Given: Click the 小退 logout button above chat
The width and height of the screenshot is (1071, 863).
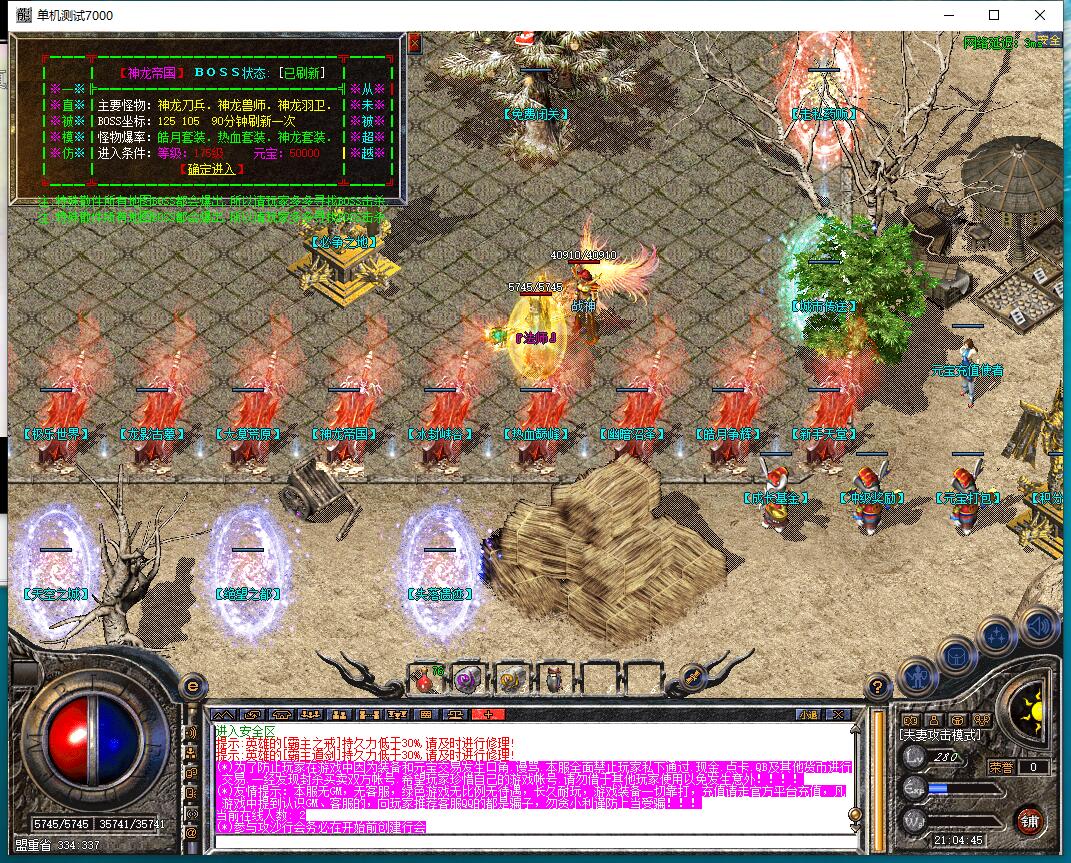Looking at the screenshot, I should [806, 714].
